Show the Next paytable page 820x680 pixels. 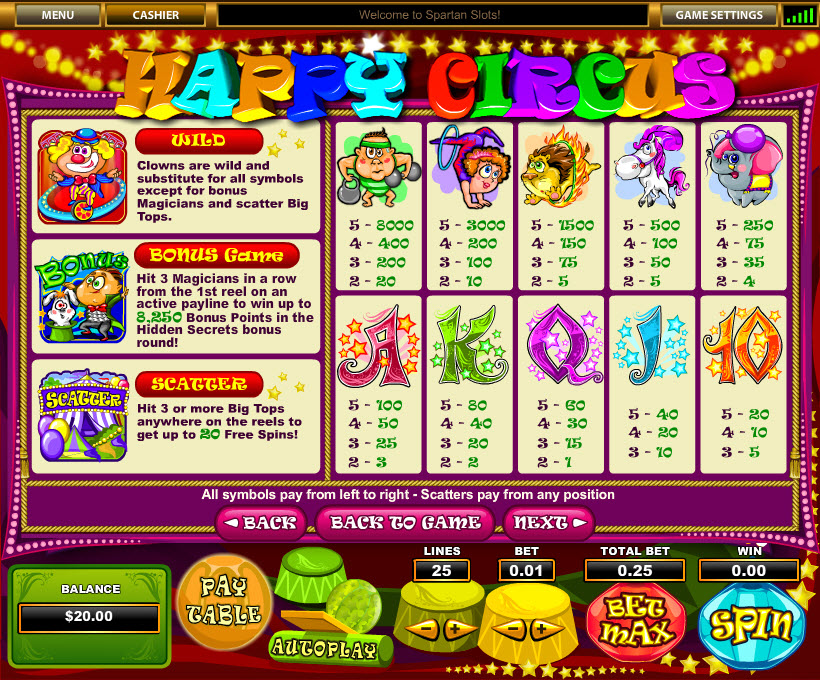coord(549,522)
